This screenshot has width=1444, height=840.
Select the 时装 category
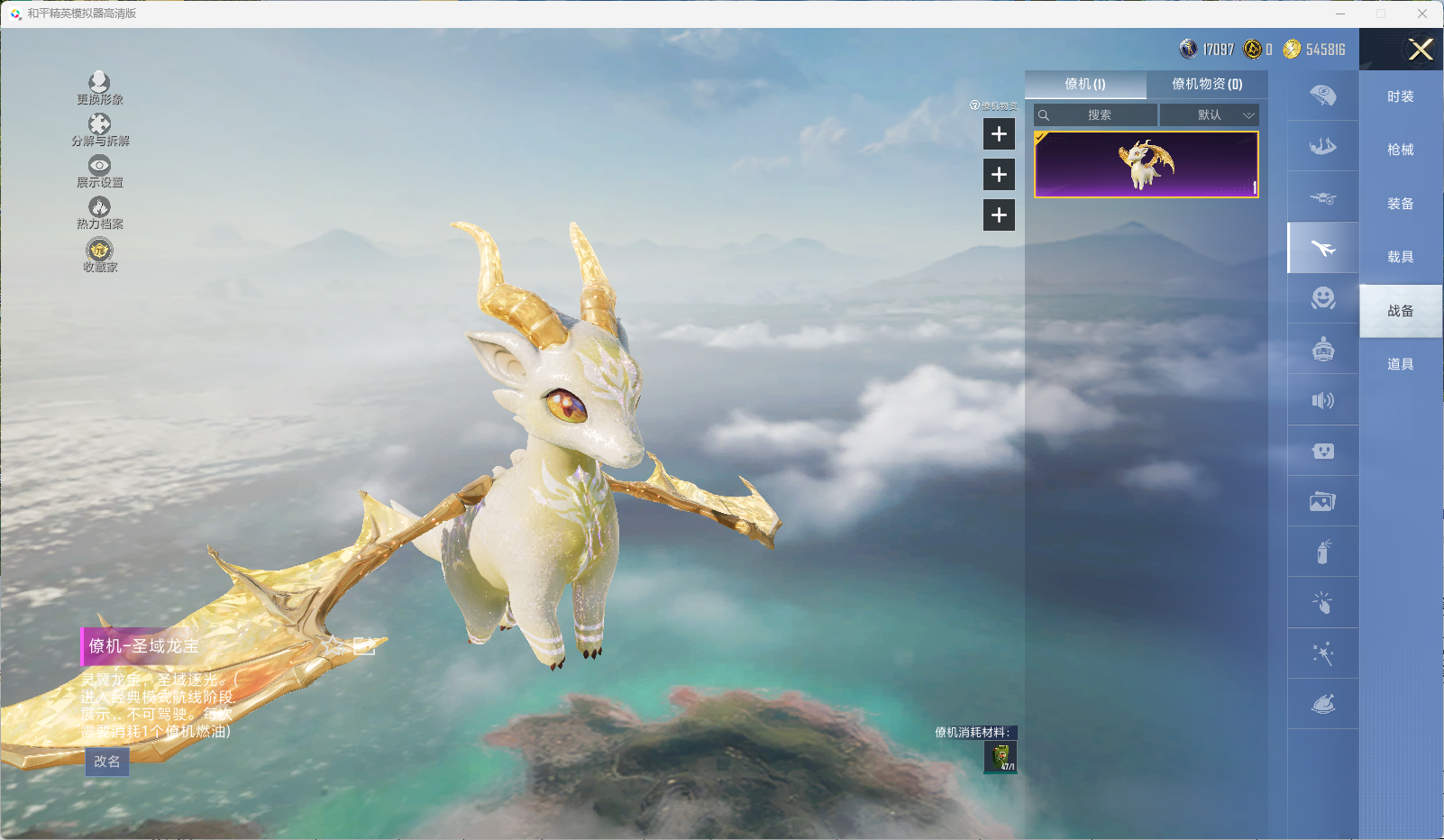click(1400, 96)
